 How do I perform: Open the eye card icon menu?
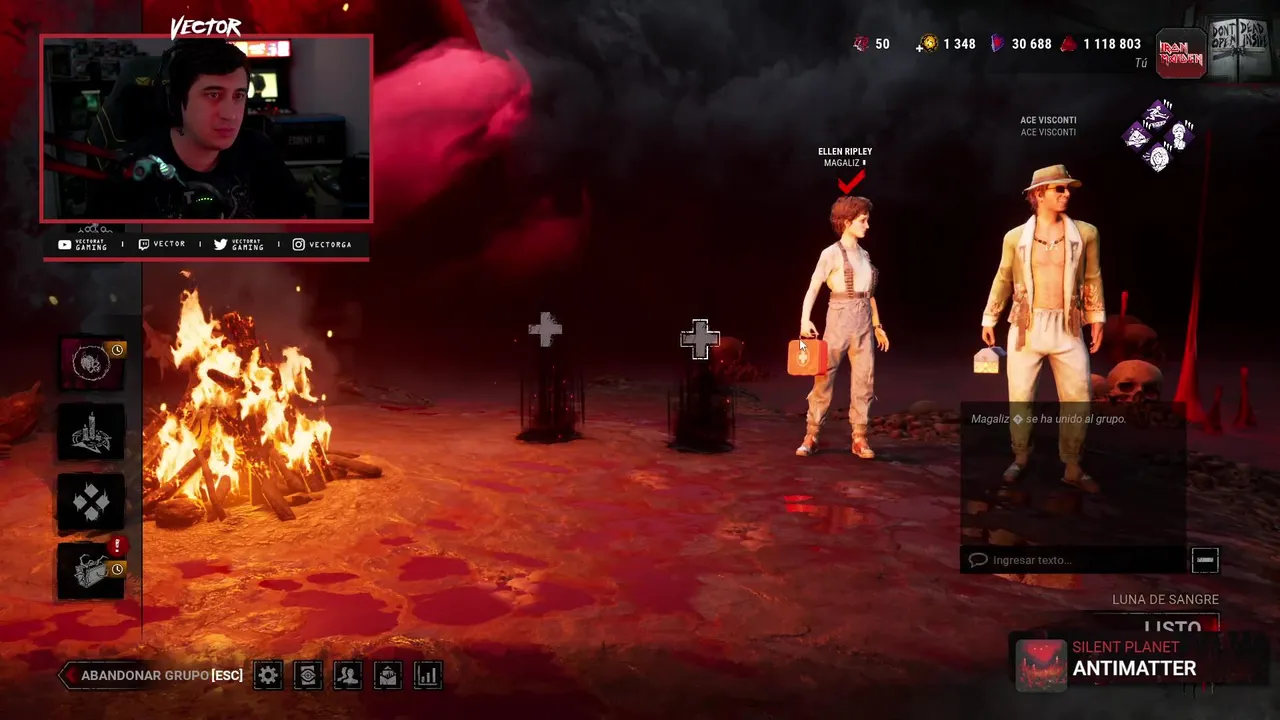pos(308,676)
